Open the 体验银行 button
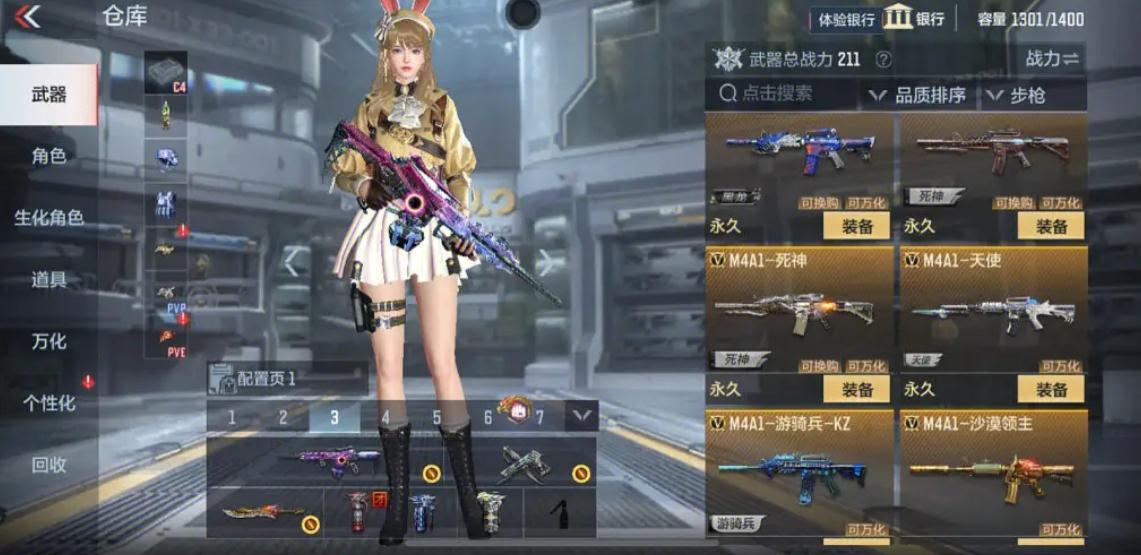1141x555 pixels. coord(846,19)
